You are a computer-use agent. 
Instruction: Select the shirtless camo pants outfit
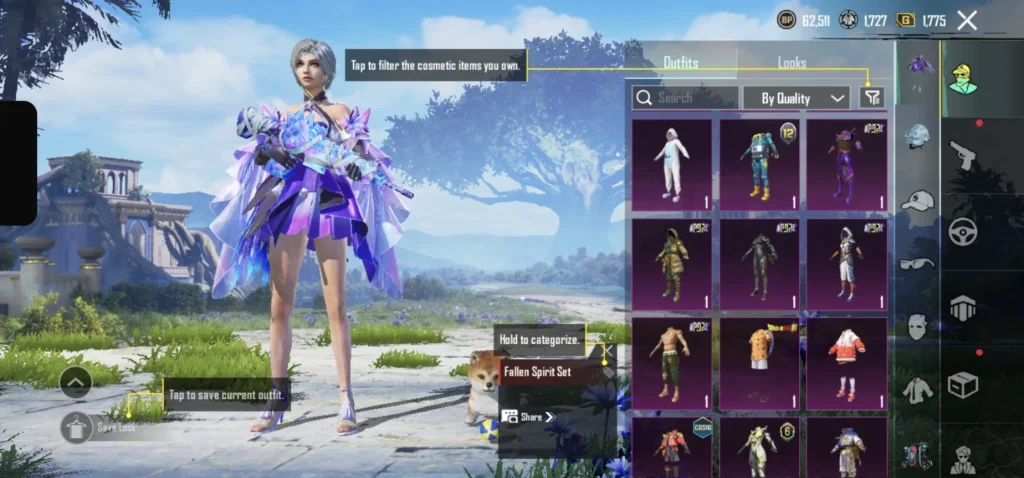pos(671,363)
